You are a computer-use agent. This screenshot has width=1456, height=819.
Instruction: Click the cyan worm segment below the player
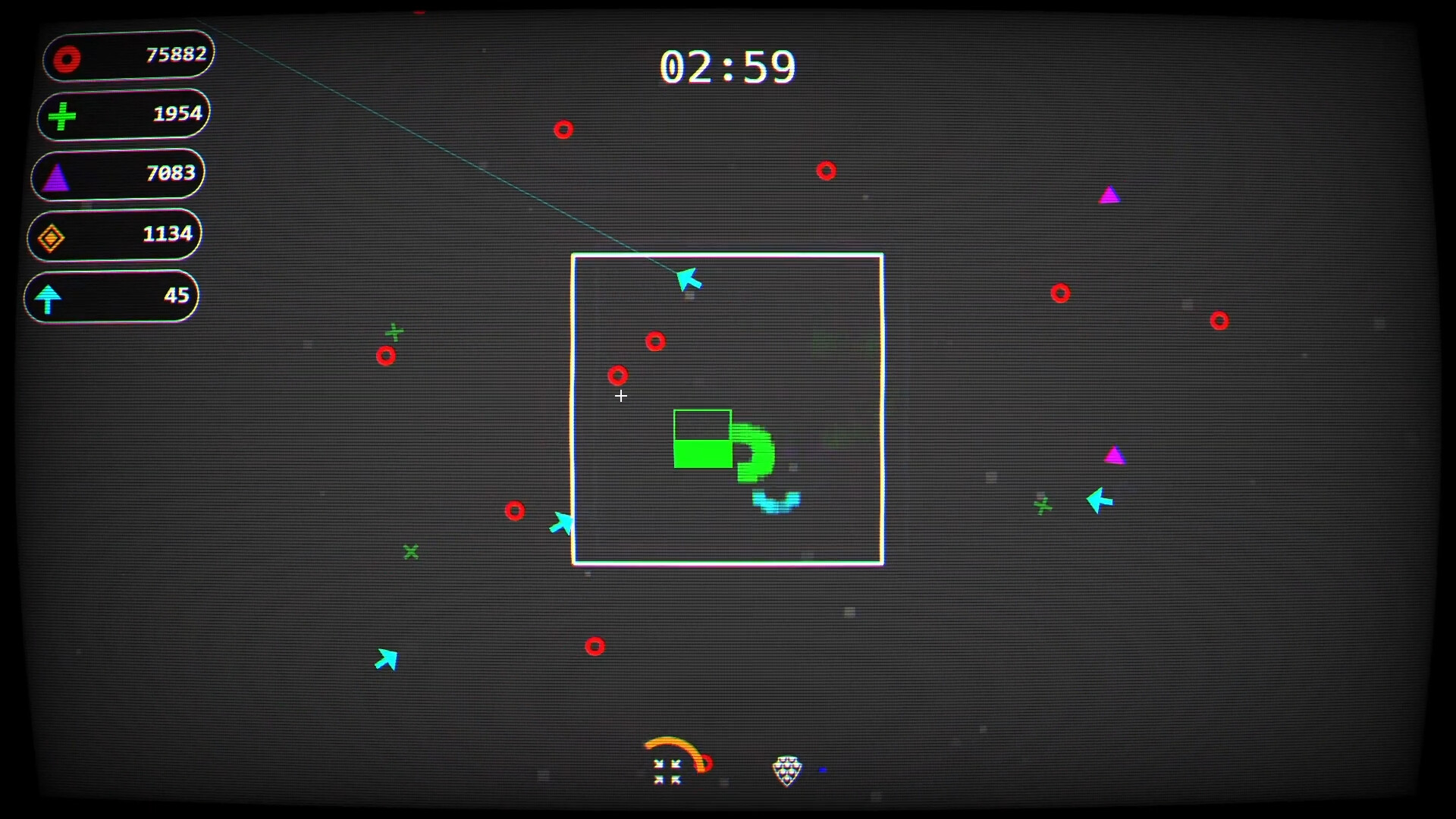tap(775, 500)
